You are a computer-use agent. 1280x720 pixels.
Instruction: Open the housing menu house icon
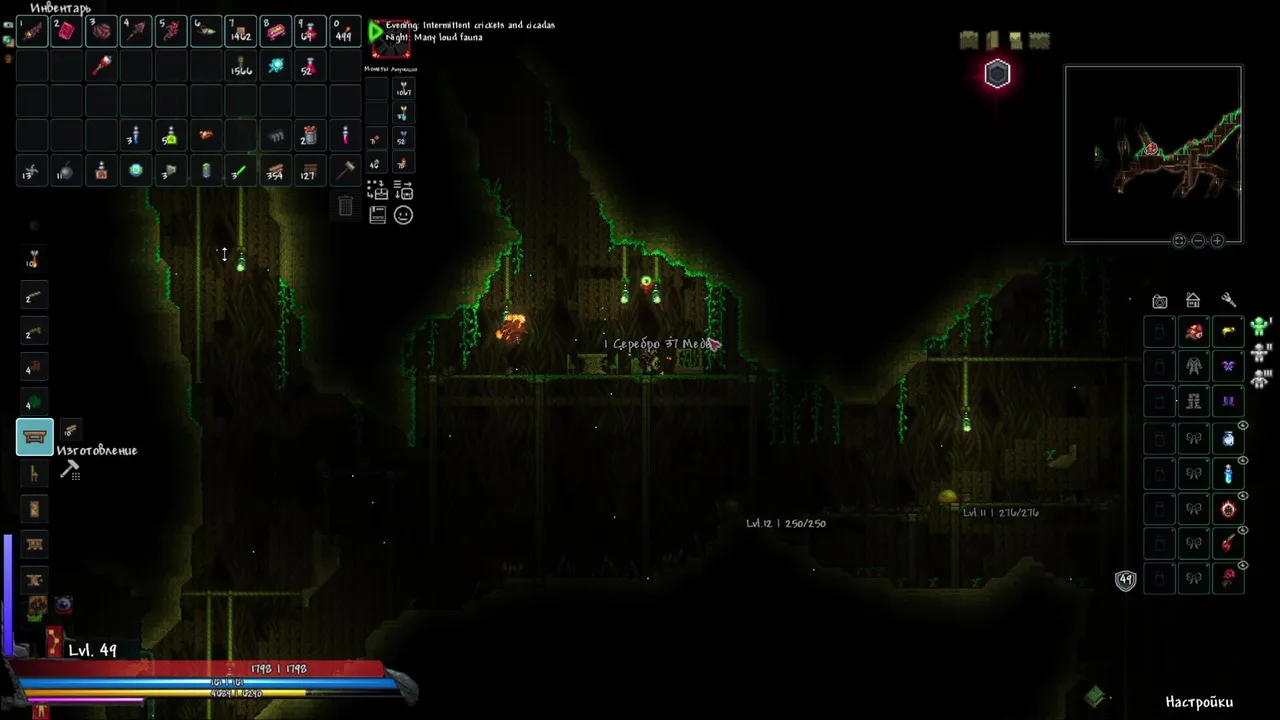click(x=1193, y=300)
